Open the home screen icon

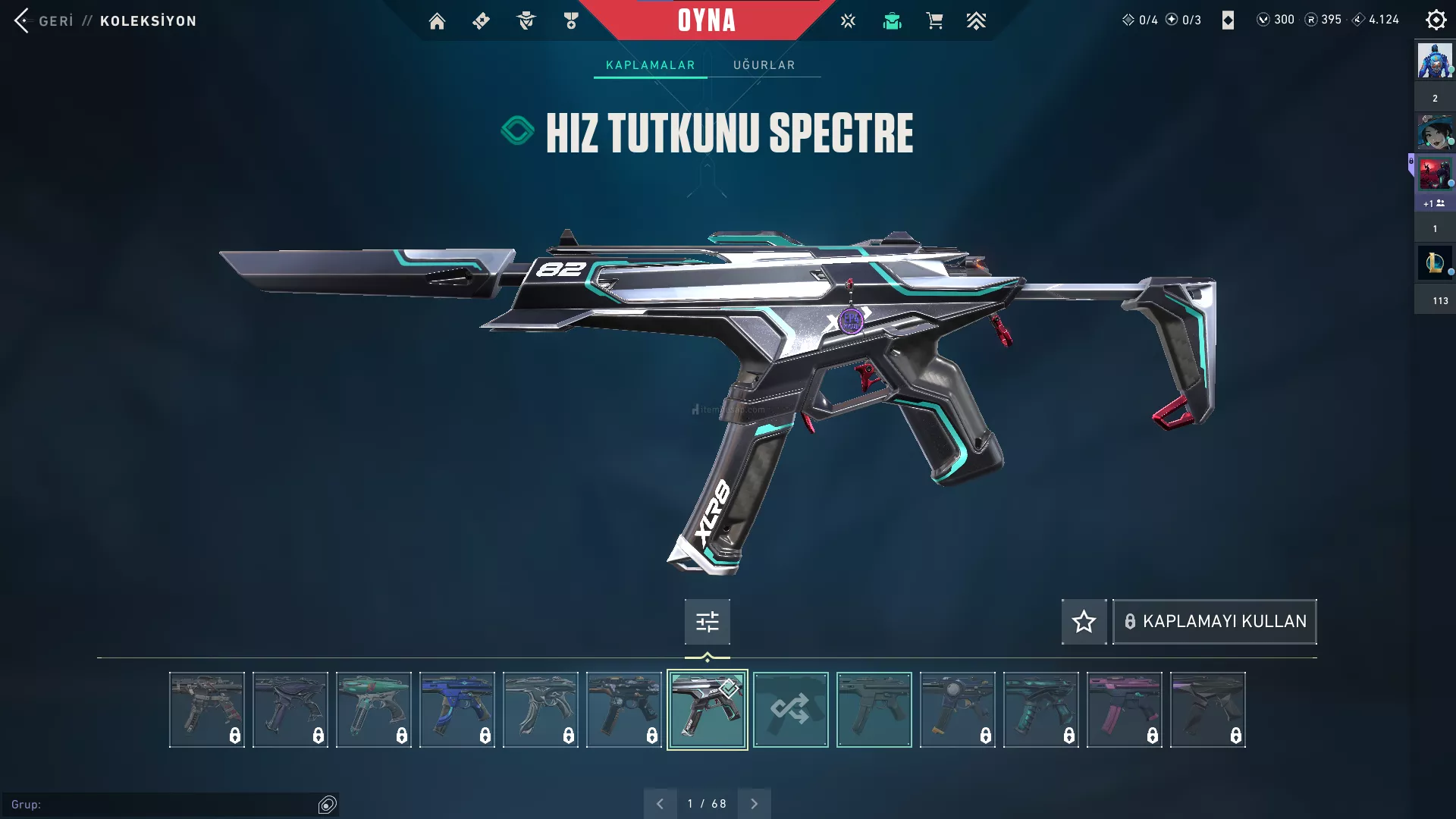point(437,21)
